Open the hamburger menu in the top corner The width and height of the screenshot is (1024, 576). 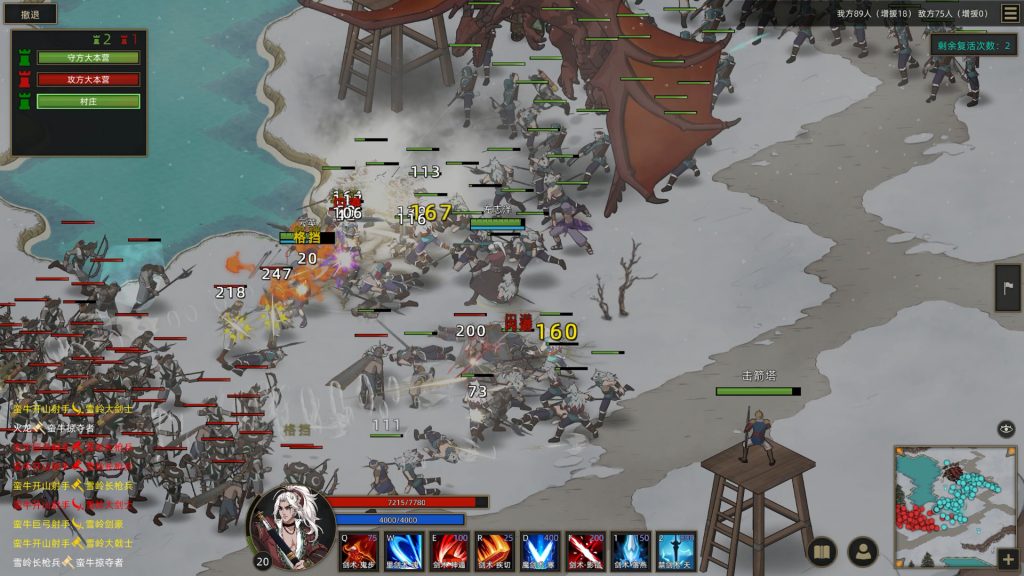pyautogui.click(x=1010, y=13)
